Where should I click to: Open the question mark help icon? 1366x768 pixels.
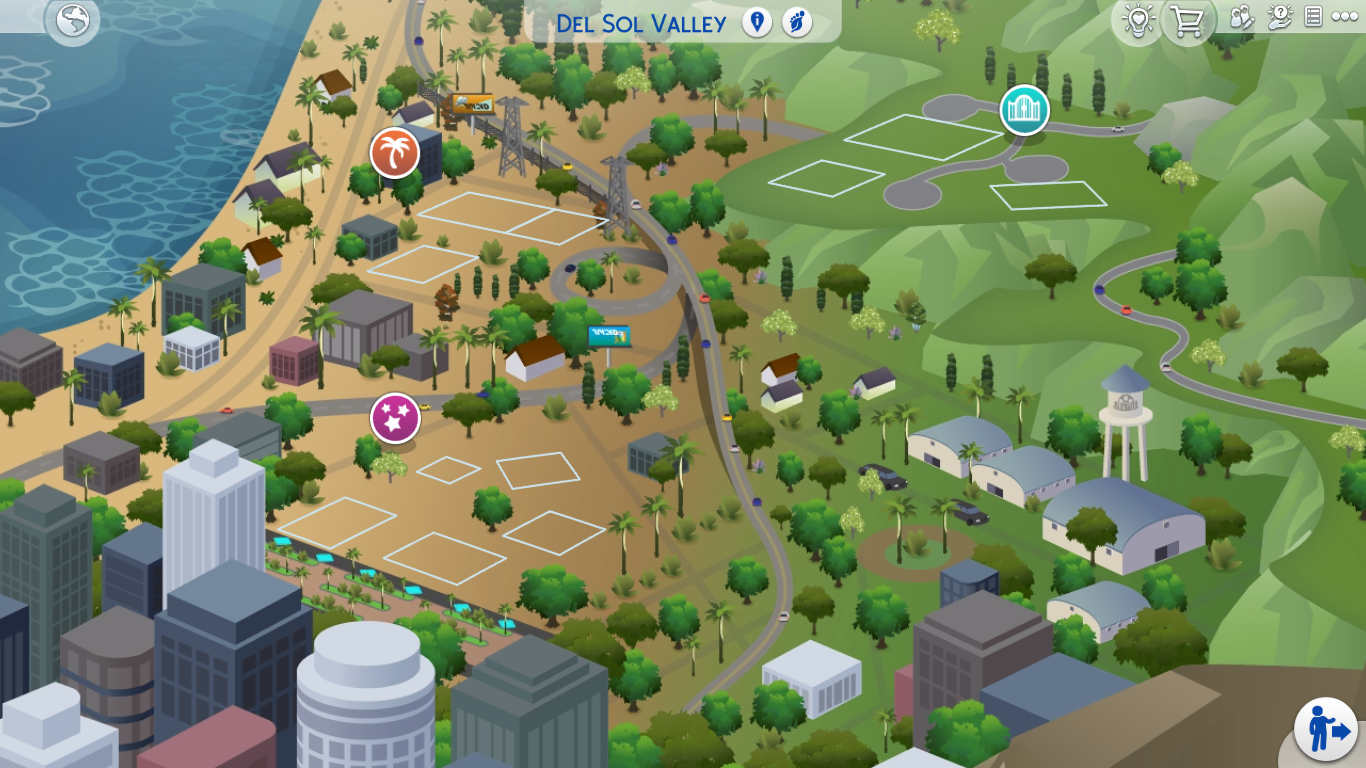1279,17
